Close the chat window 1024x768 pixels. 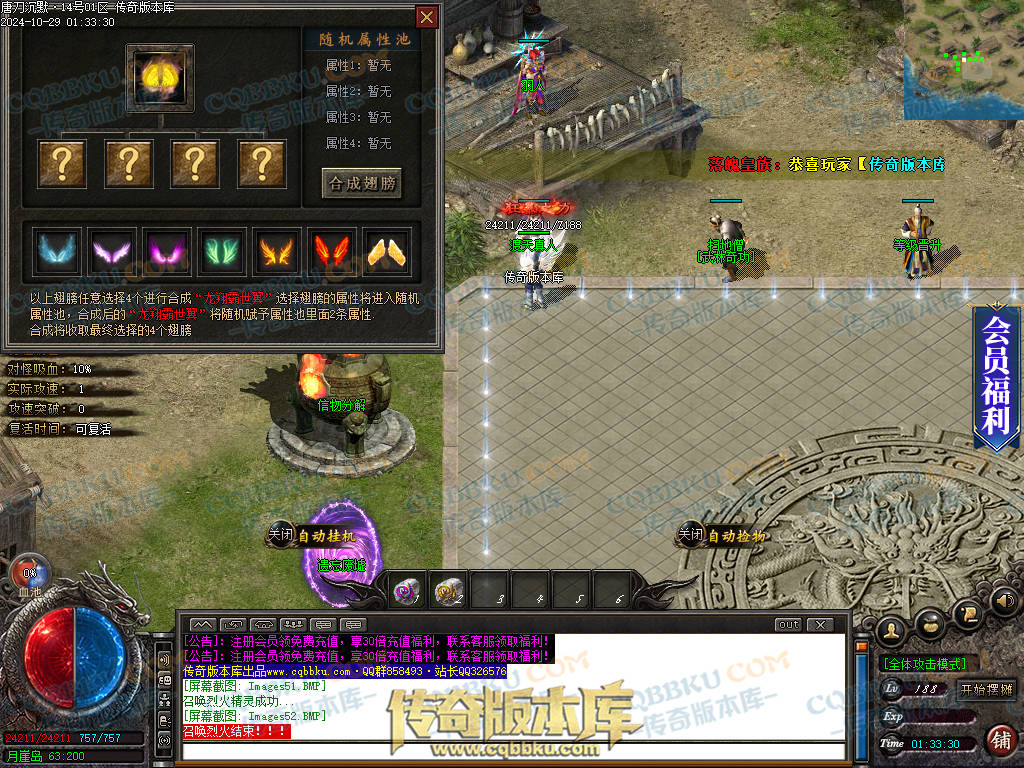coord(820,625)
